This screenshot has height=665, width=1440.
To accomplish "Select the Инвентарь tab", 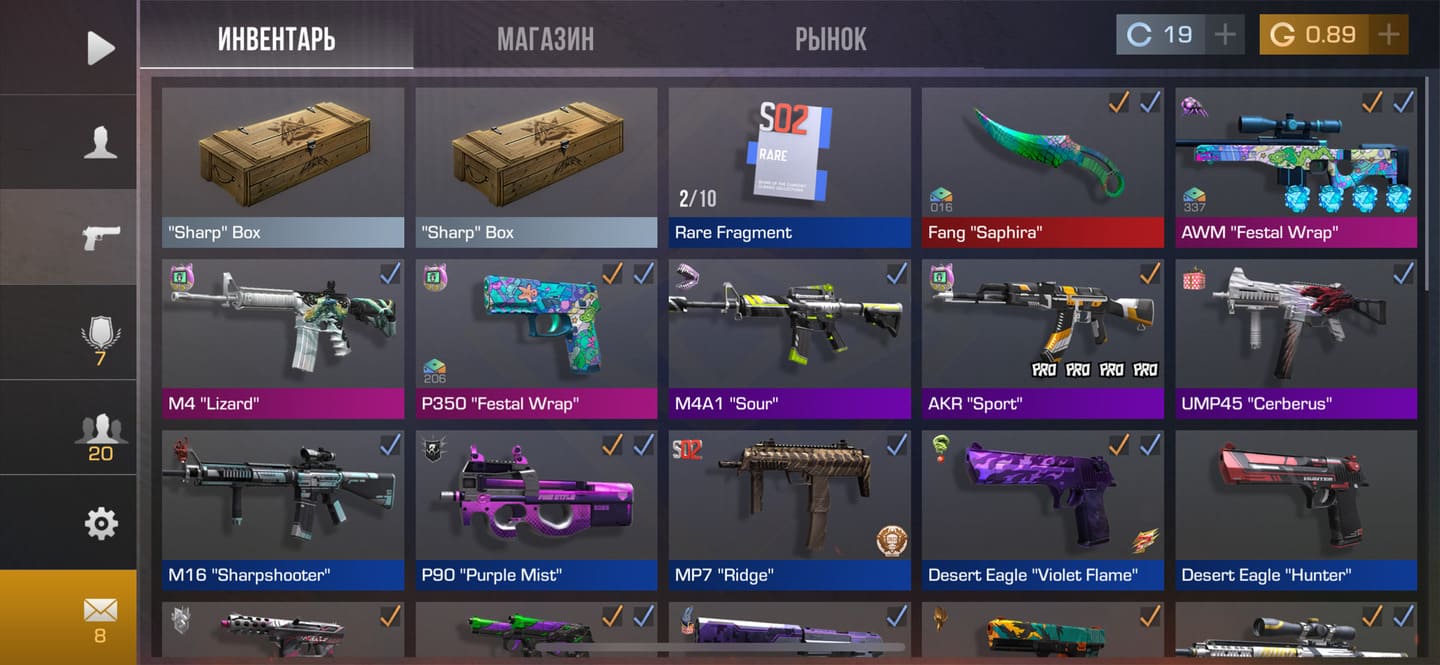I will (276, 38).
